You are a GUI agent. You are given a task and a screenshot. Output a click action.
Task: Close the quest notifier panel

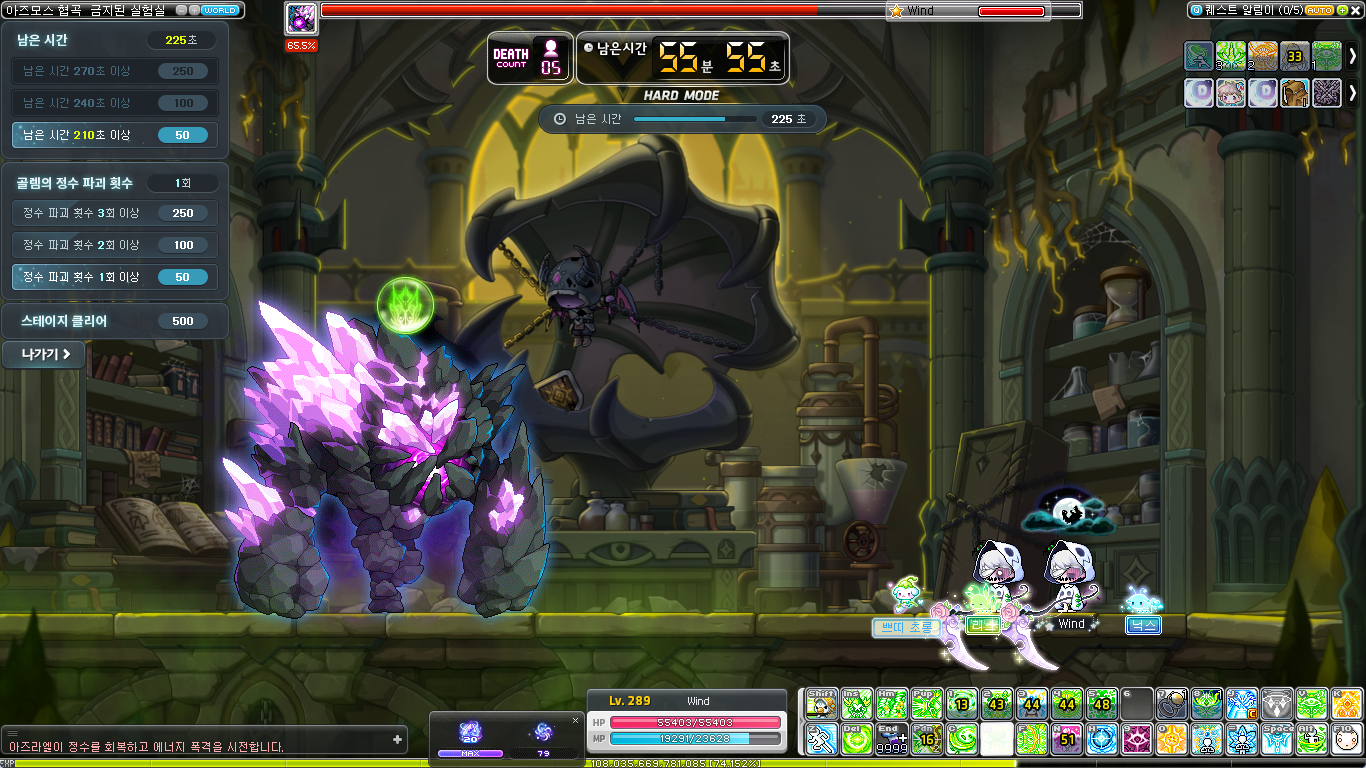coord(1355,10)
